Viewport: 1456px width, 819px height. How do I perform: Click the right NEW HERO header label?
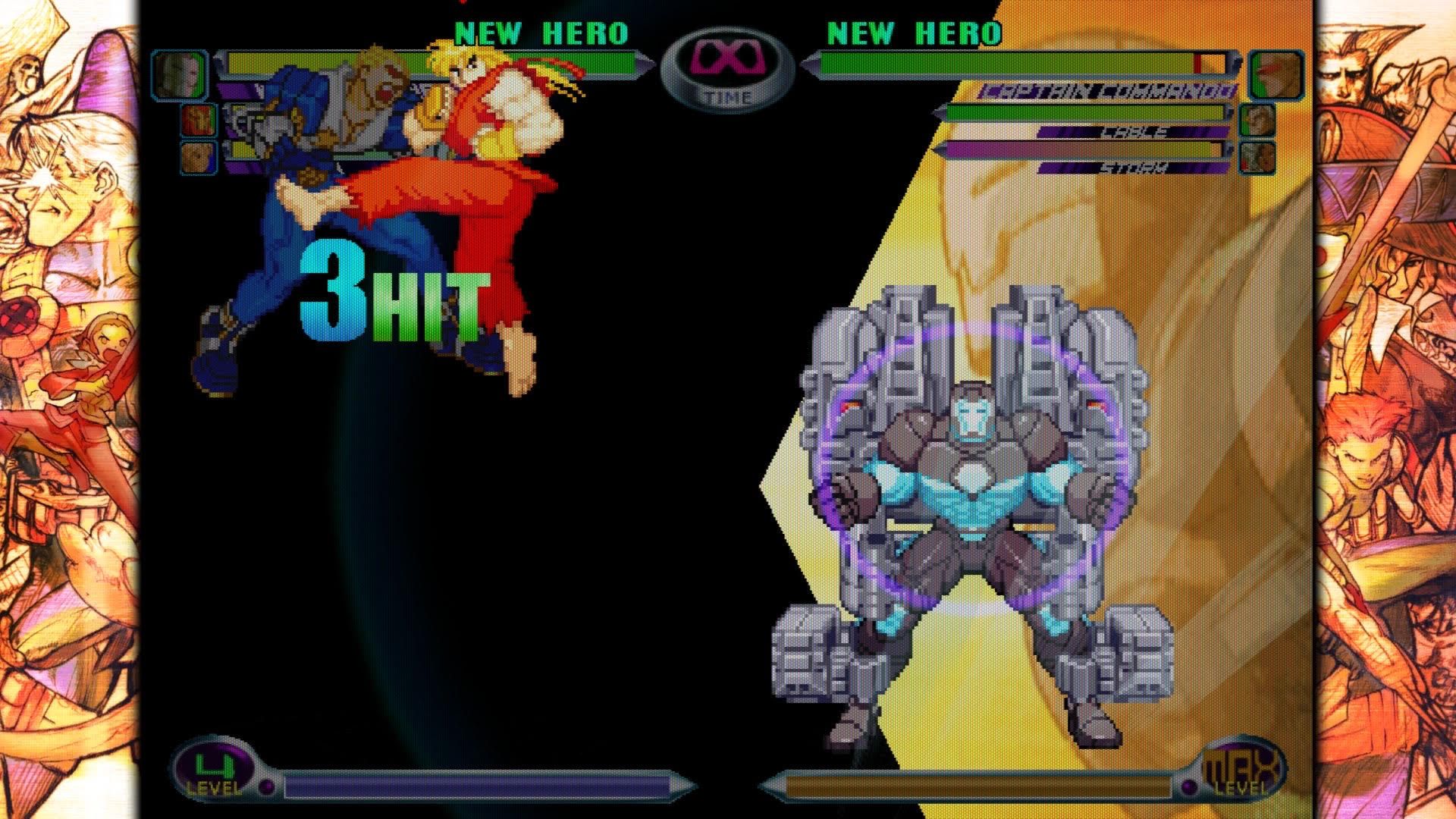click(912, 33)
